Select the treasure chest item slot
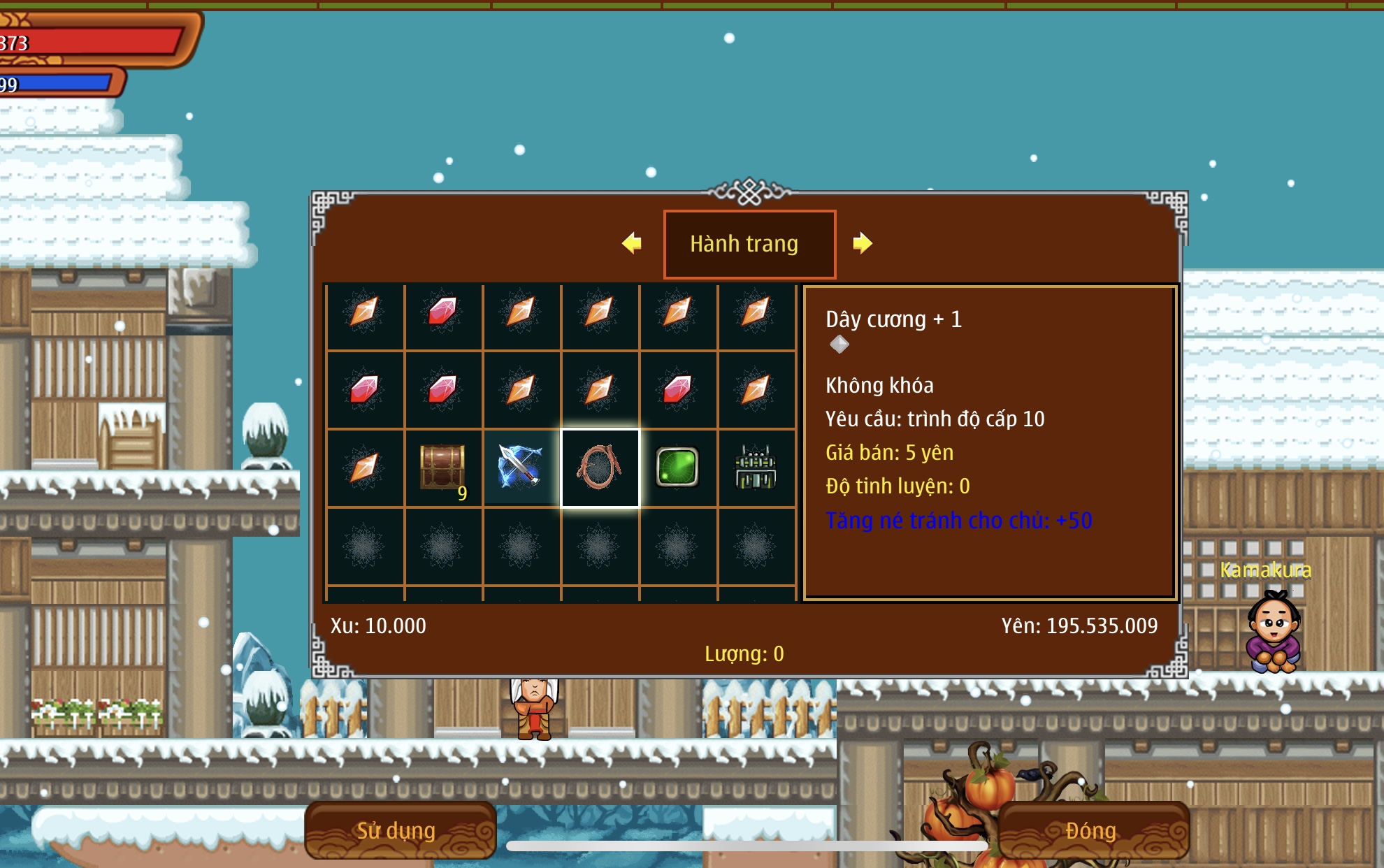 (443, 468)
